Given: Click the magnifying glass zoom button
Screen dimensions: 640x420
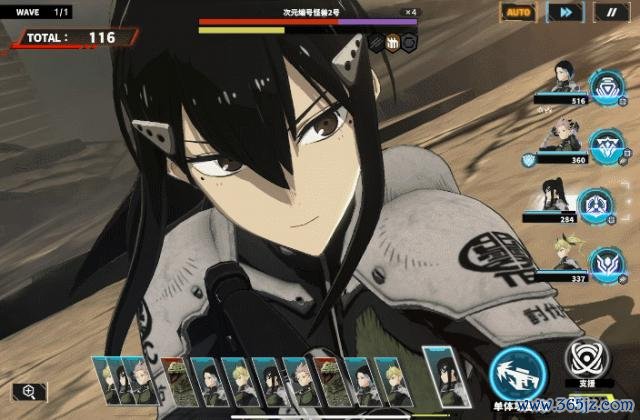Looking at the screenshot, I should 30,391.
